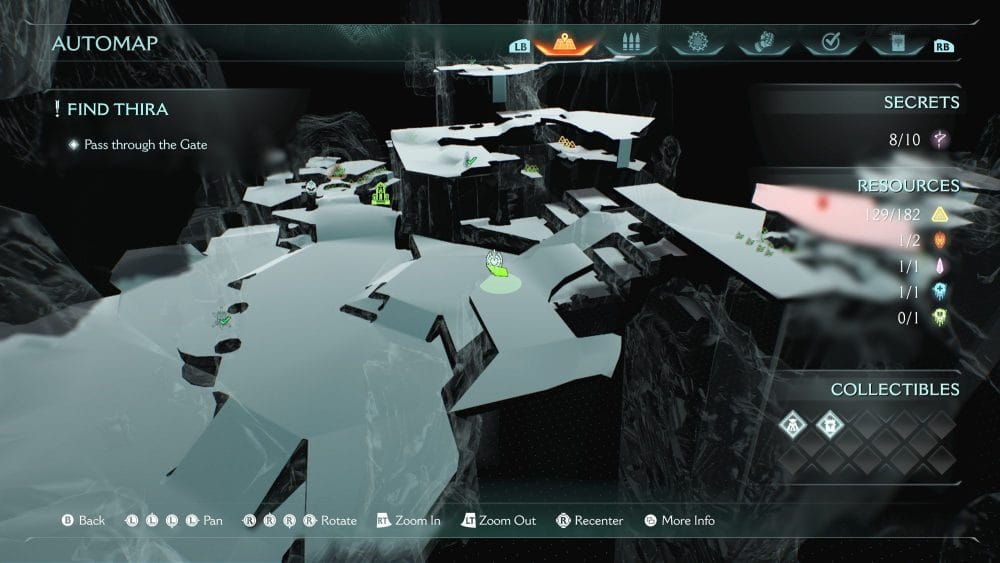Select the second collected figurine slot
The width and height of the screenshot is (1000, 563).
pos(829,424)
